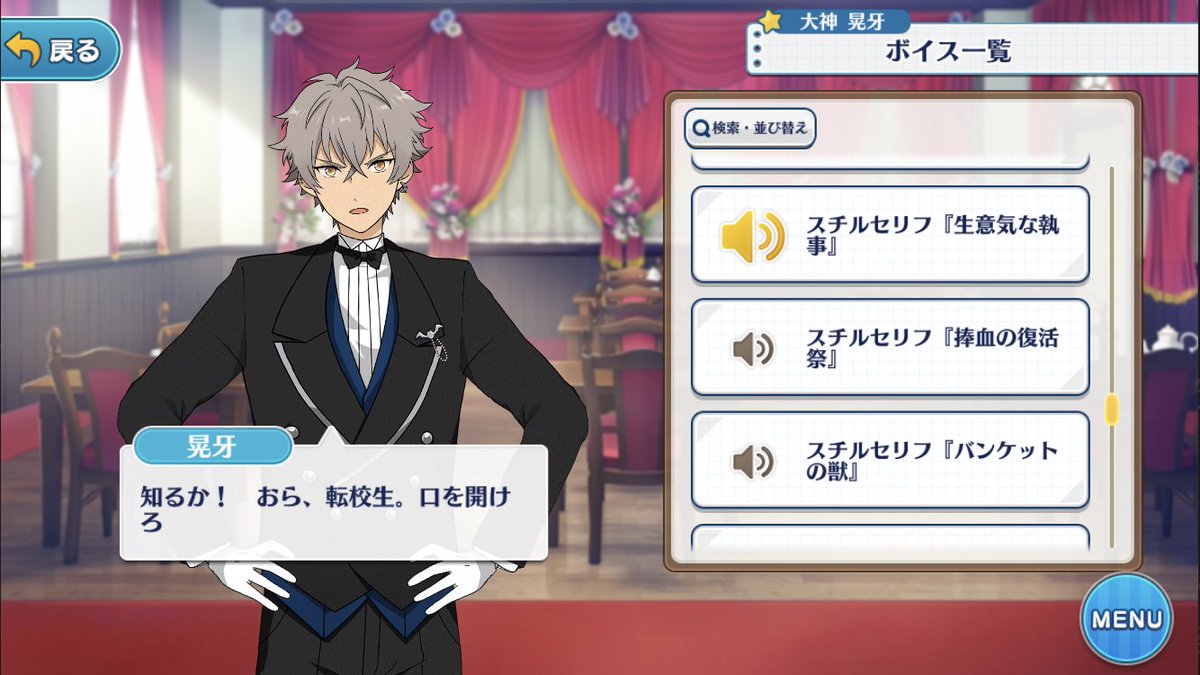The width and height of the screenshot is (1200, 675).
Task: Click the yellow voice list scrollbar handle
Action: 1110,410
